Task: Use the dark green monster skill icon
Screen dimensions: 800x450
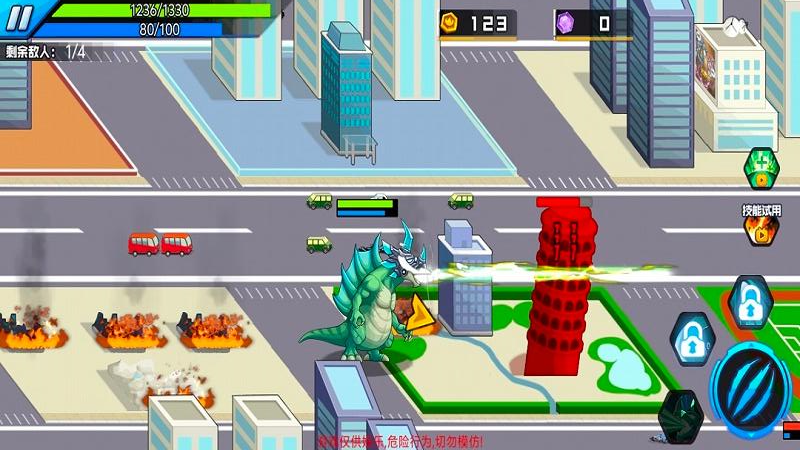Action: (x=682, y=417)
